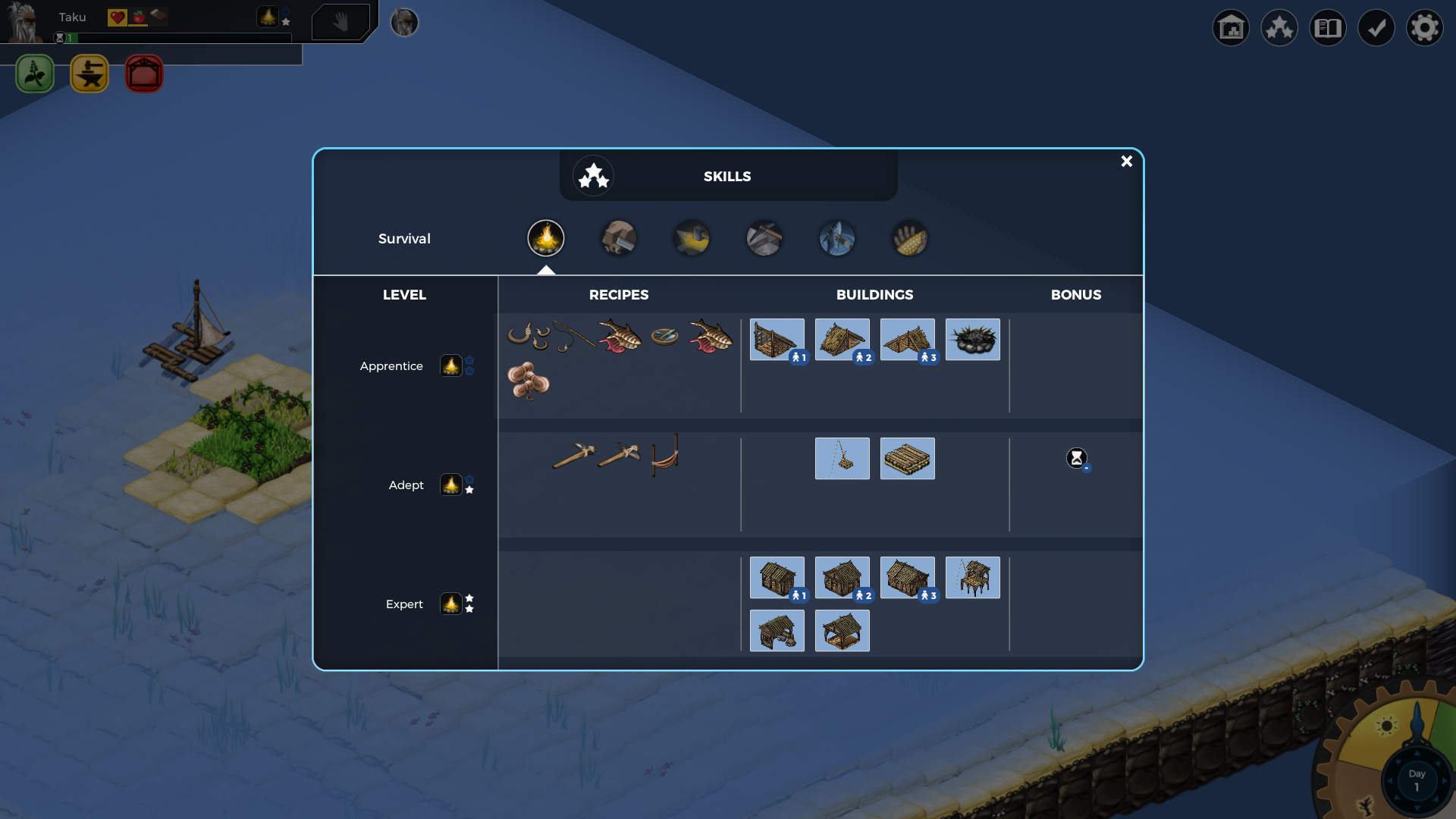The width and height of the screenshot is (1456, 819).
Task: Choose the fishing hooks recipe
Action: point(529,336)
